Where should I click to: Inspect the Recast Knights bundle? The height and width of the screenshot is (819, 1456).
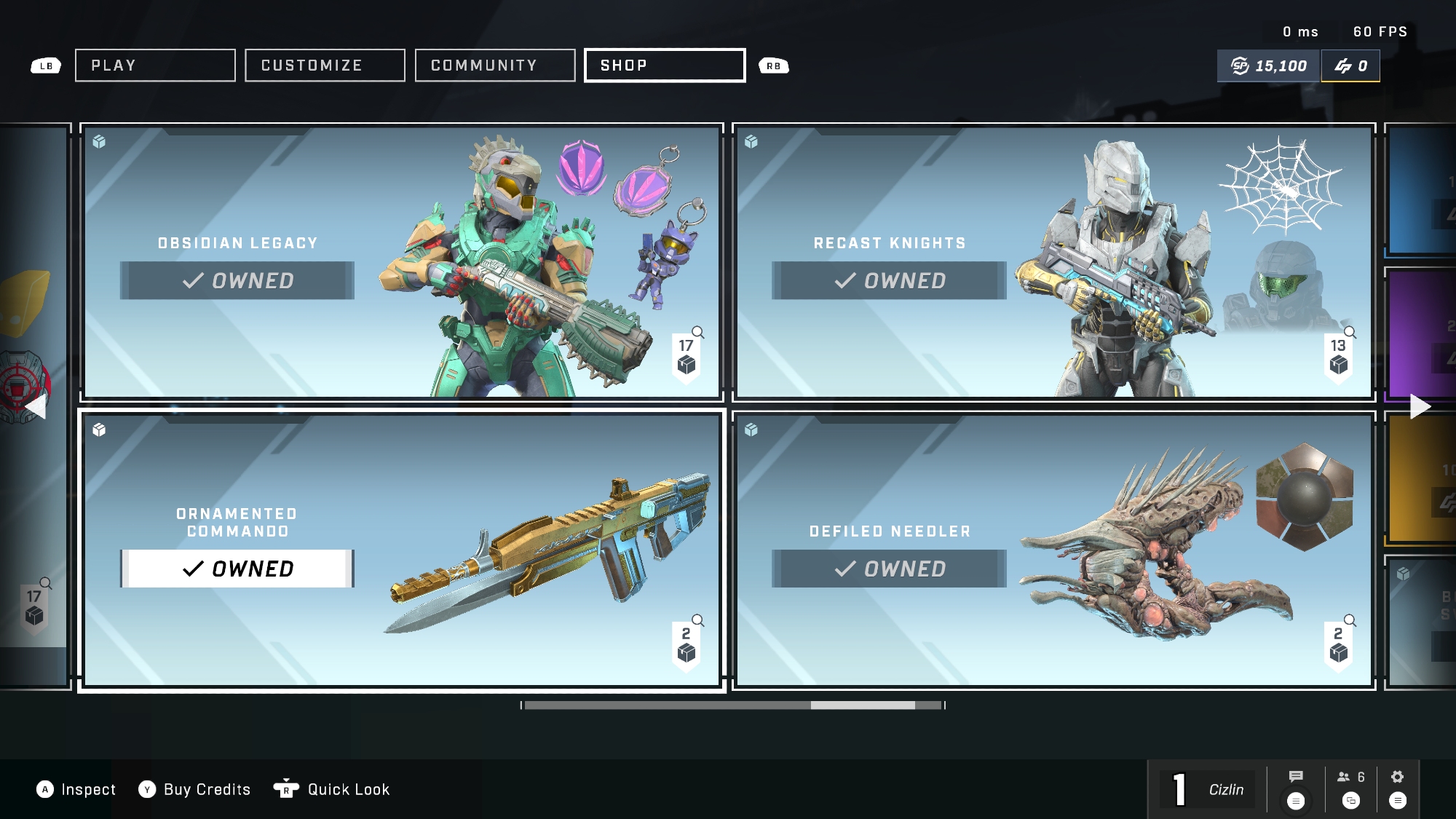pos(1053,262)
